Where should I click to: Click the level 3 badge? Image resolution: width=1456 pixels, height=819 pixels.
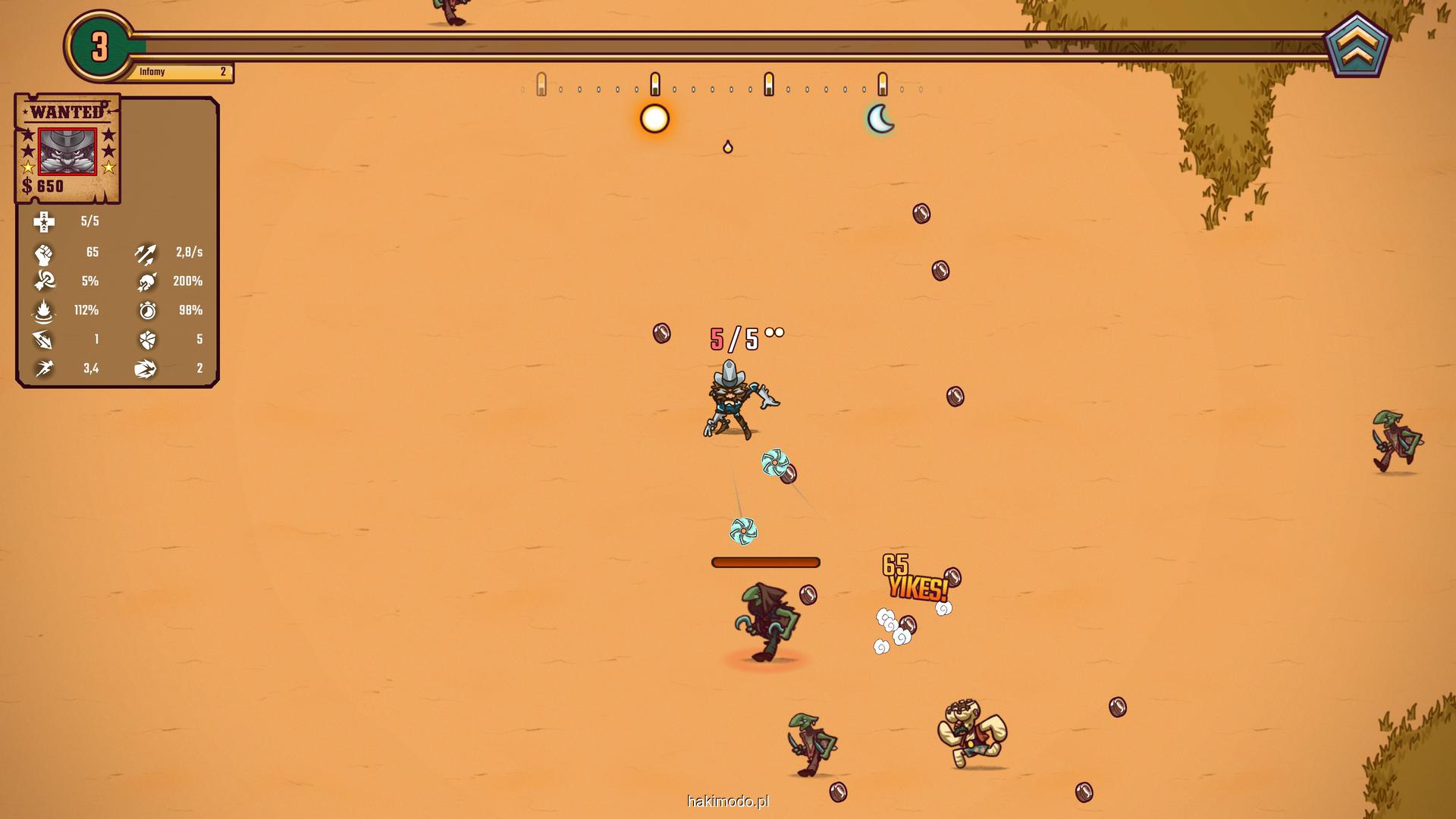tap(99, 47)
